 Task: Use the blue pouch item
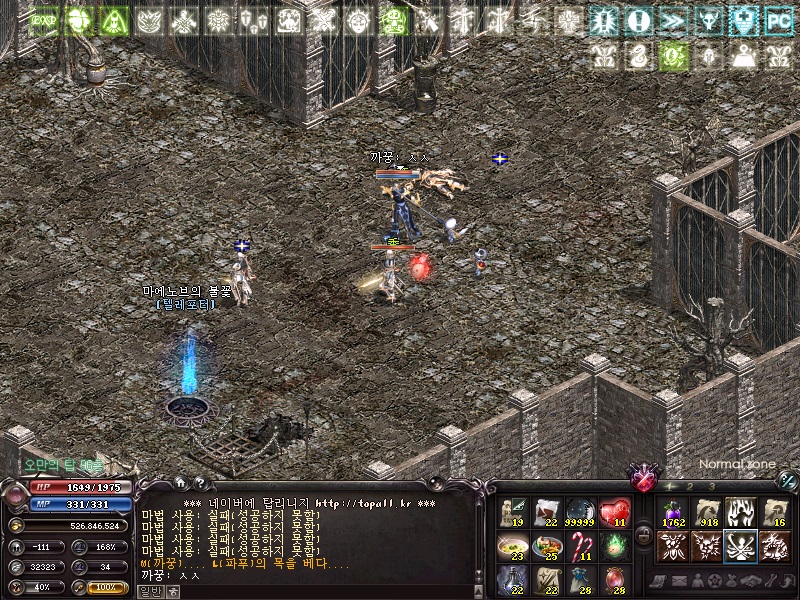click(581, 579)
